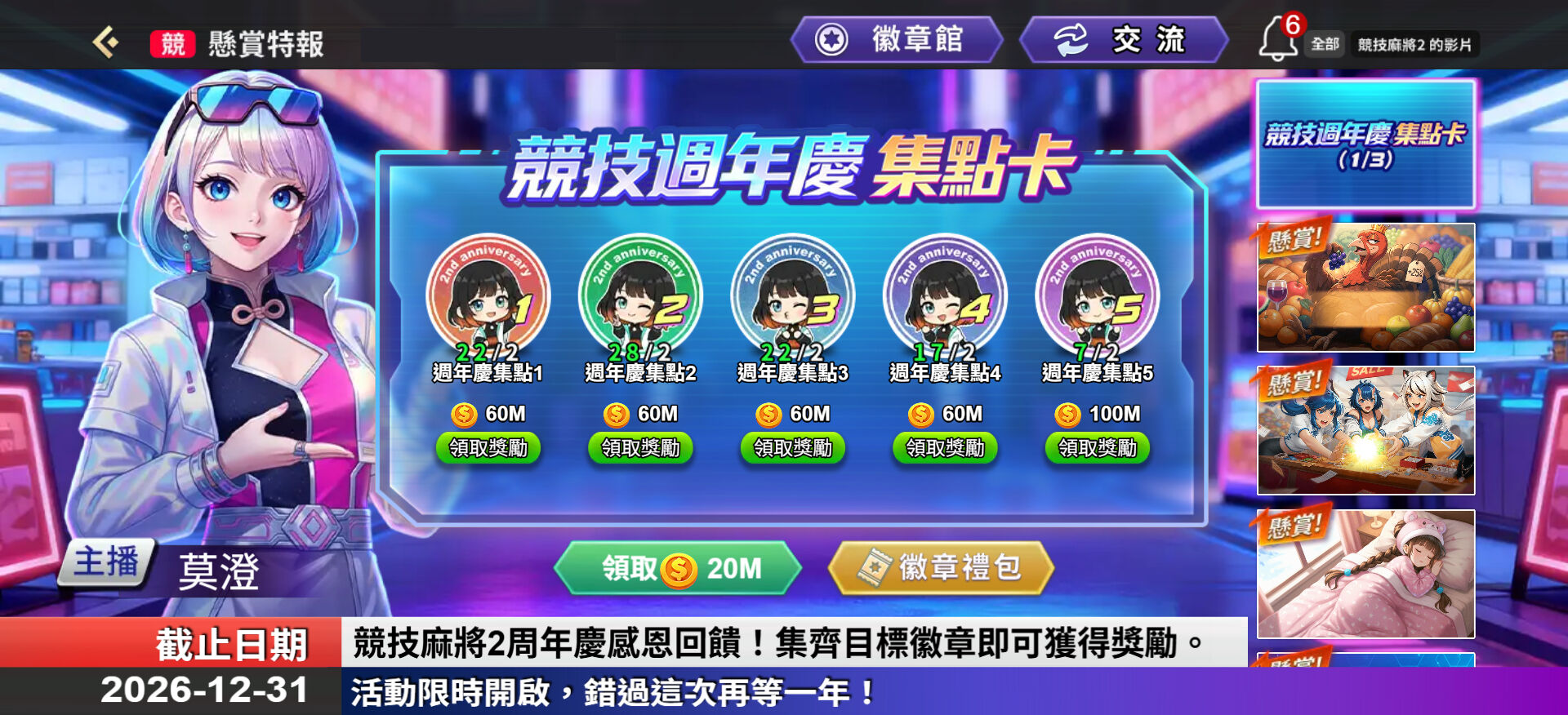The image size is (1568, 715).
Task: View the 週年慶集點4 silver medal
Action: pyautogui.click(x=945, y=296)
